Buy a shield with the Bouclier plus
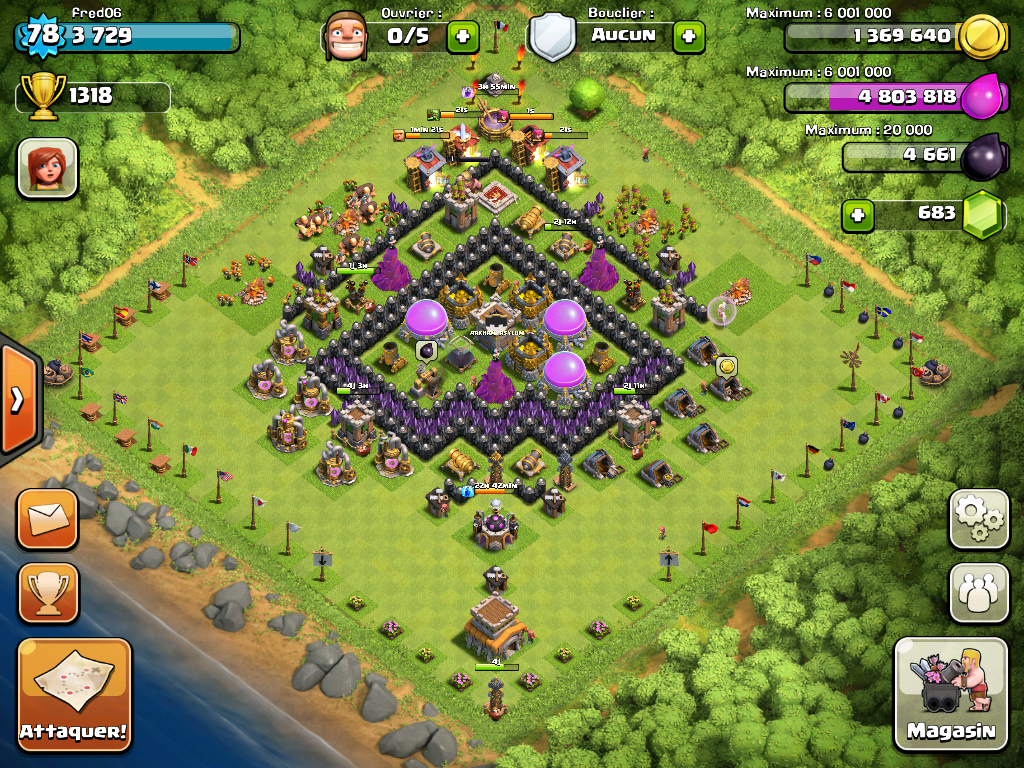 (x=688, y=37)
